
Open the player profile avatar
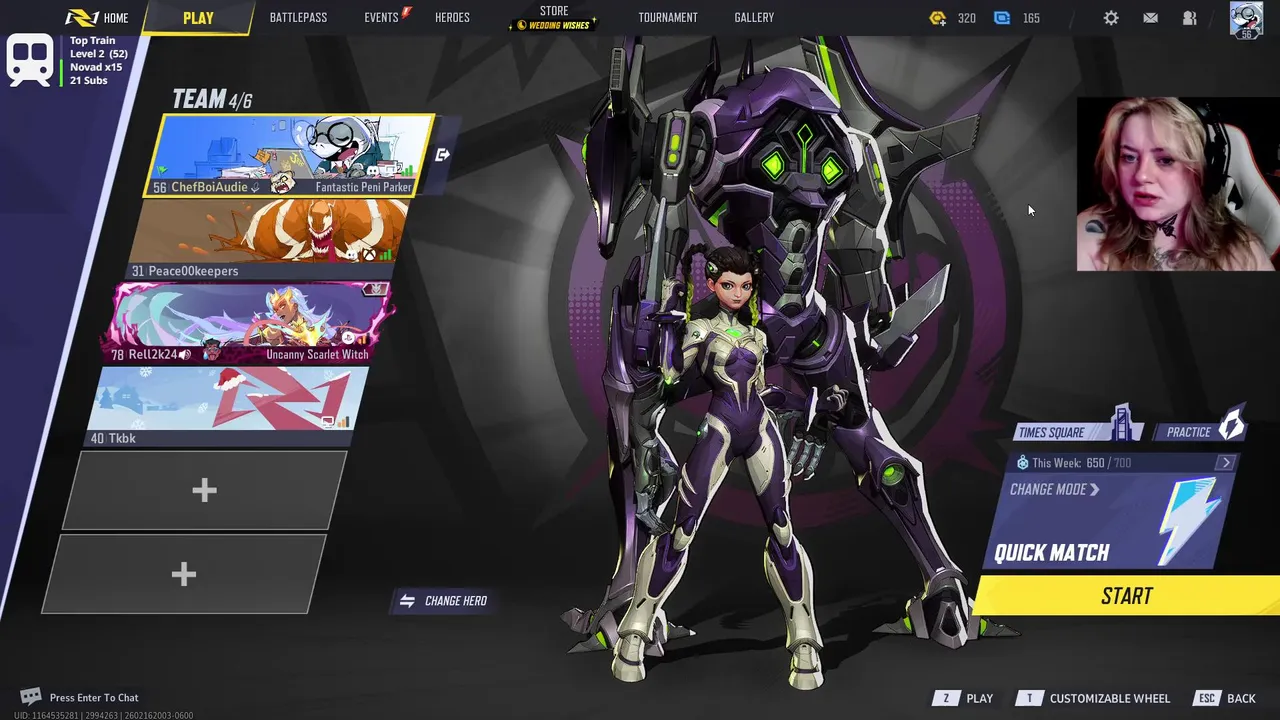[x=1246, y=19]
